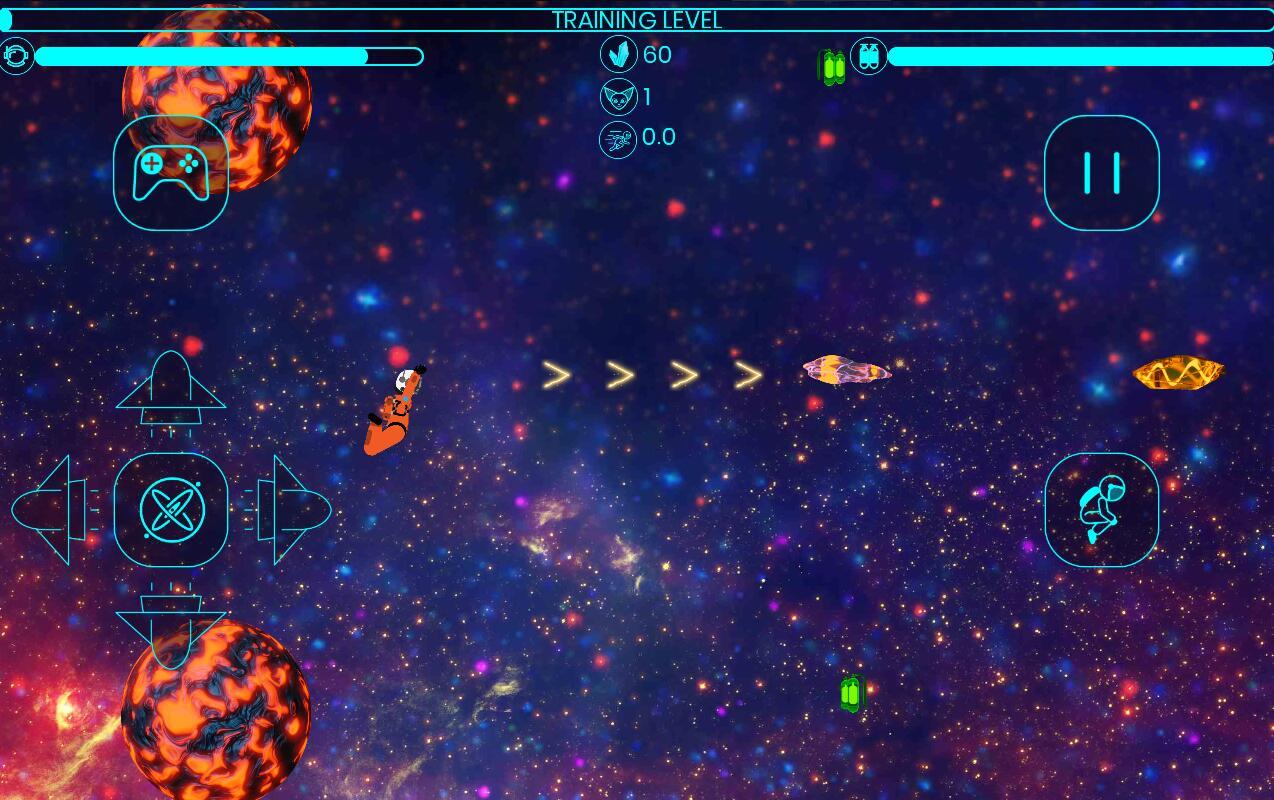Screen dimensions: 1274x800
Task: Thrust left with the left arrow
Action: [52, 510]
